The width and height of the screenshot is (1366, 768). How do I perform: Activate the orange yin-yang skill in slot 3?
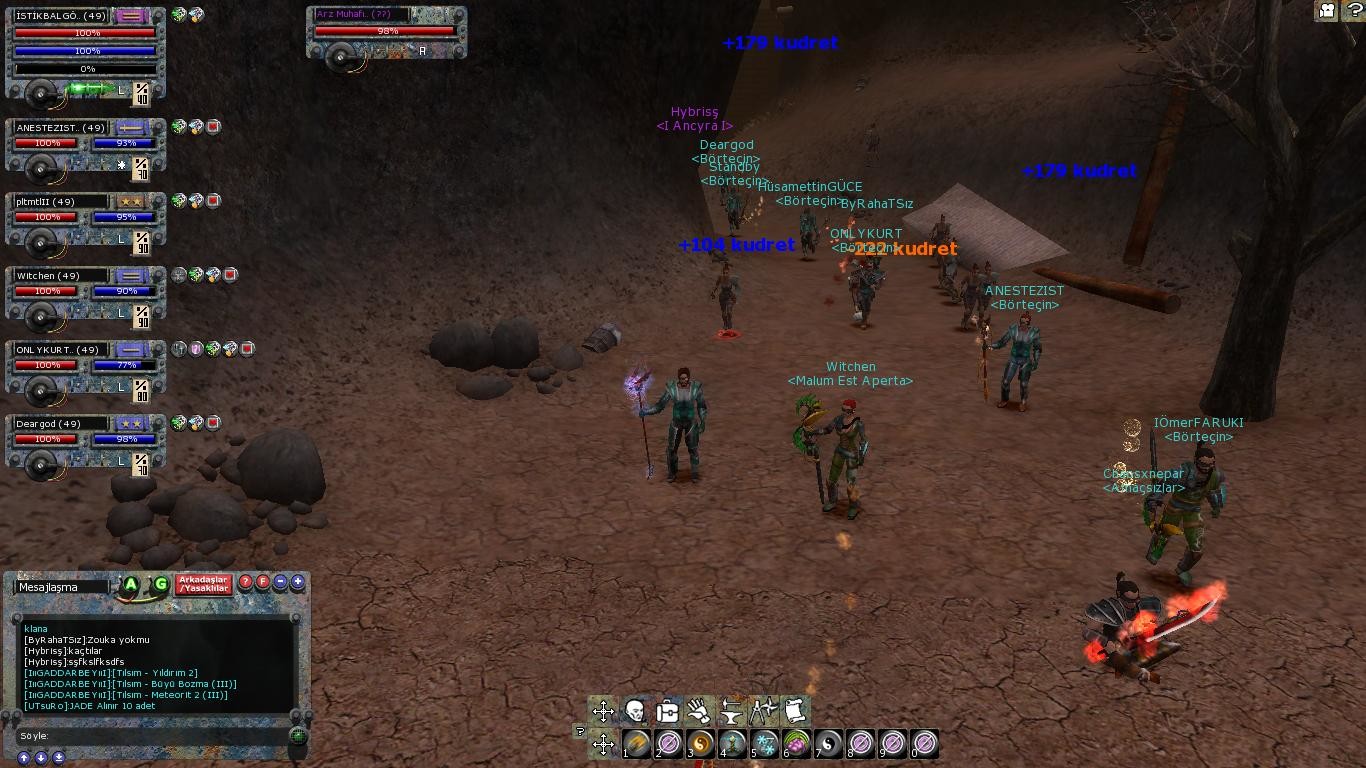(701, 743)
